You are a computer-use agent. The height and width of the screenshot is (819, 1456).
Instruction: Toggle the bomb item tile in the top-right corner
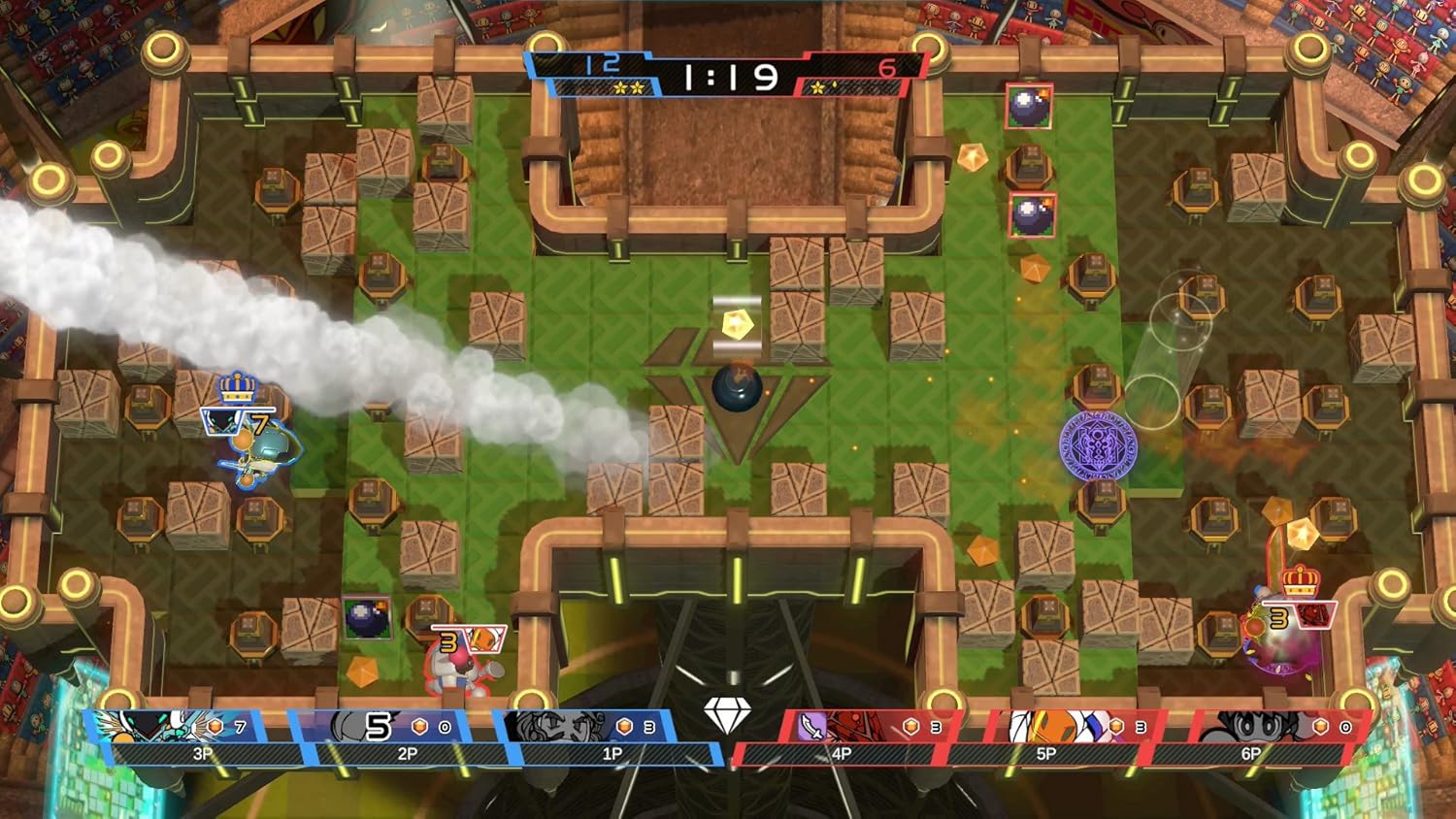pos(1027,107)
